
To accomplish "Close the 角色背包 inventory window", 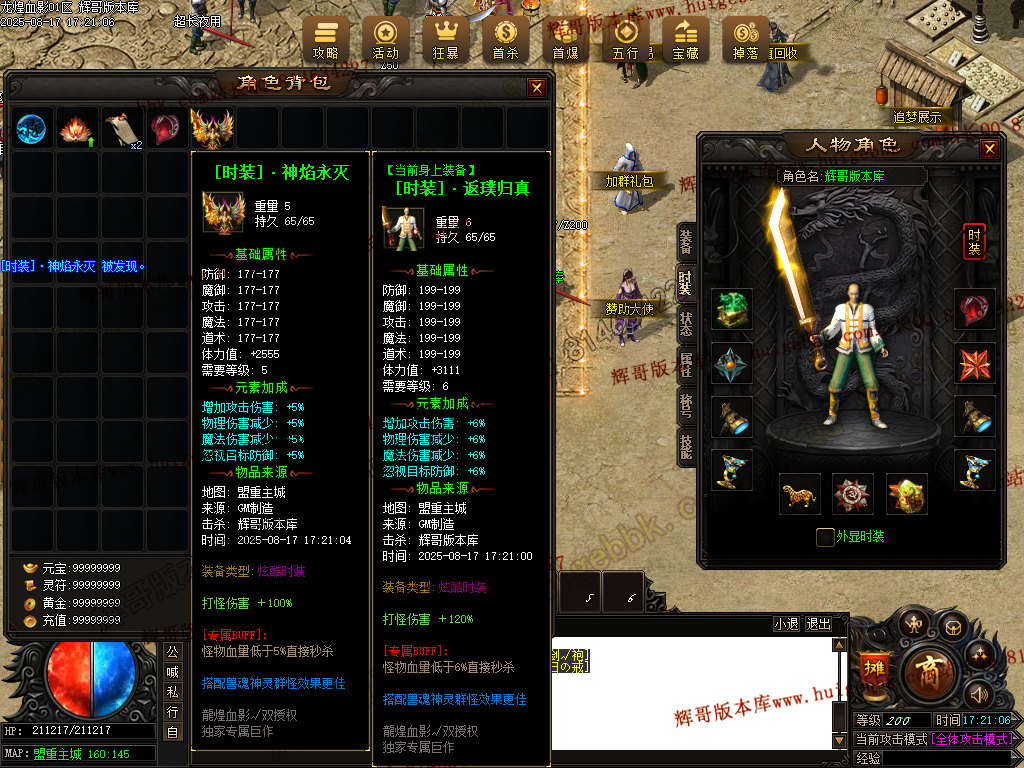I will (x=537, y=88).
